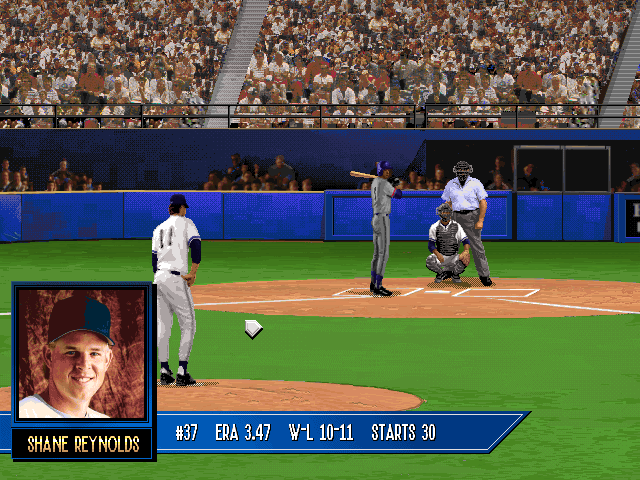Click Shane Reynolds' portrait photo
This screenshot has height=480, width=640.
[x=83, y=354]
